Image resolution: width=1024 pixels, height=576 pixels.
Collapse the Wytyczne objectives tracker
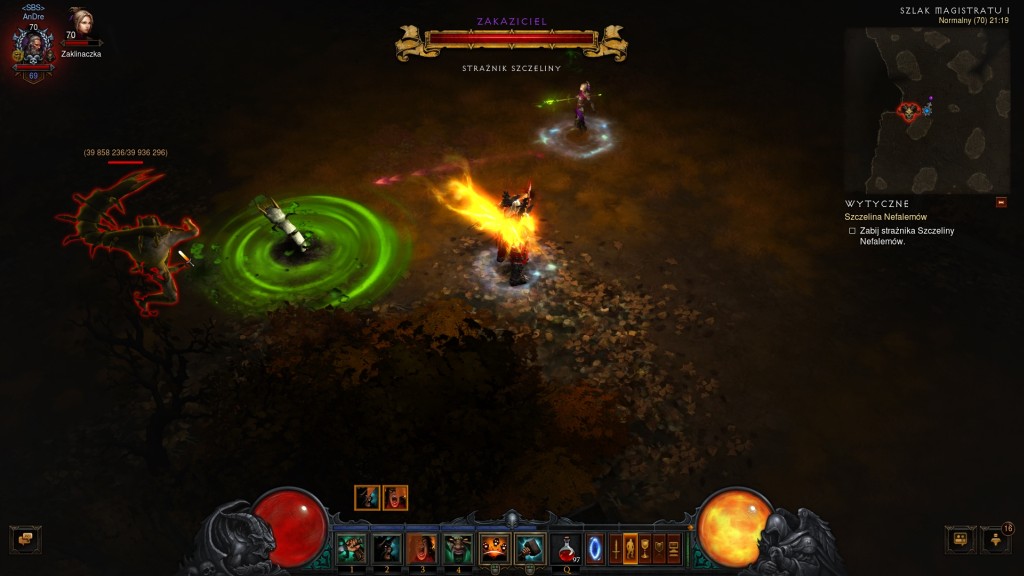[1001, 203]
